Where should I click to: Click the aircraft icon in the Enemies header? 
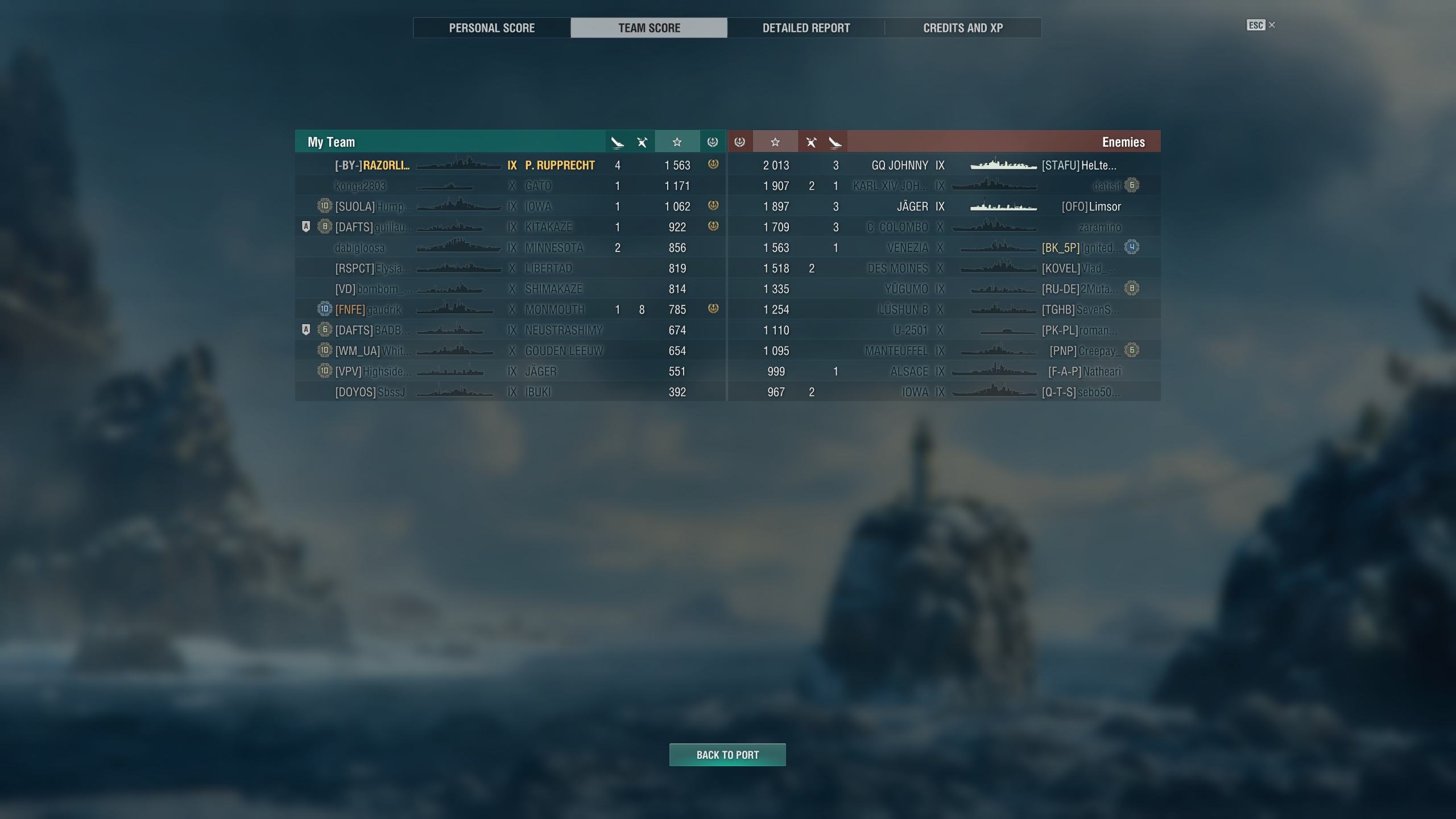coord(835,142)
